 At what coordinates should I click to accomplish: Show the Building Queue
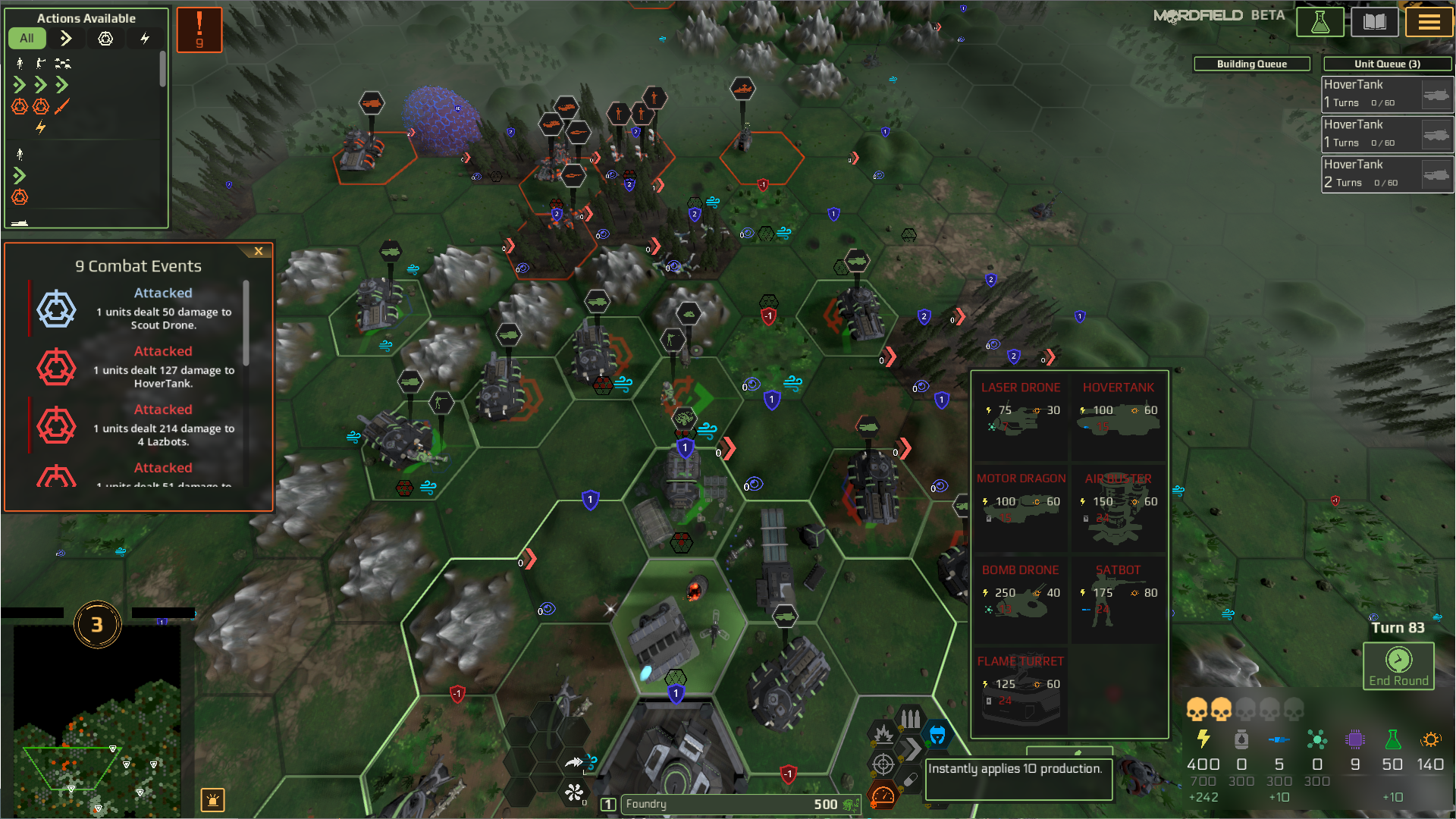point(1251,64)
